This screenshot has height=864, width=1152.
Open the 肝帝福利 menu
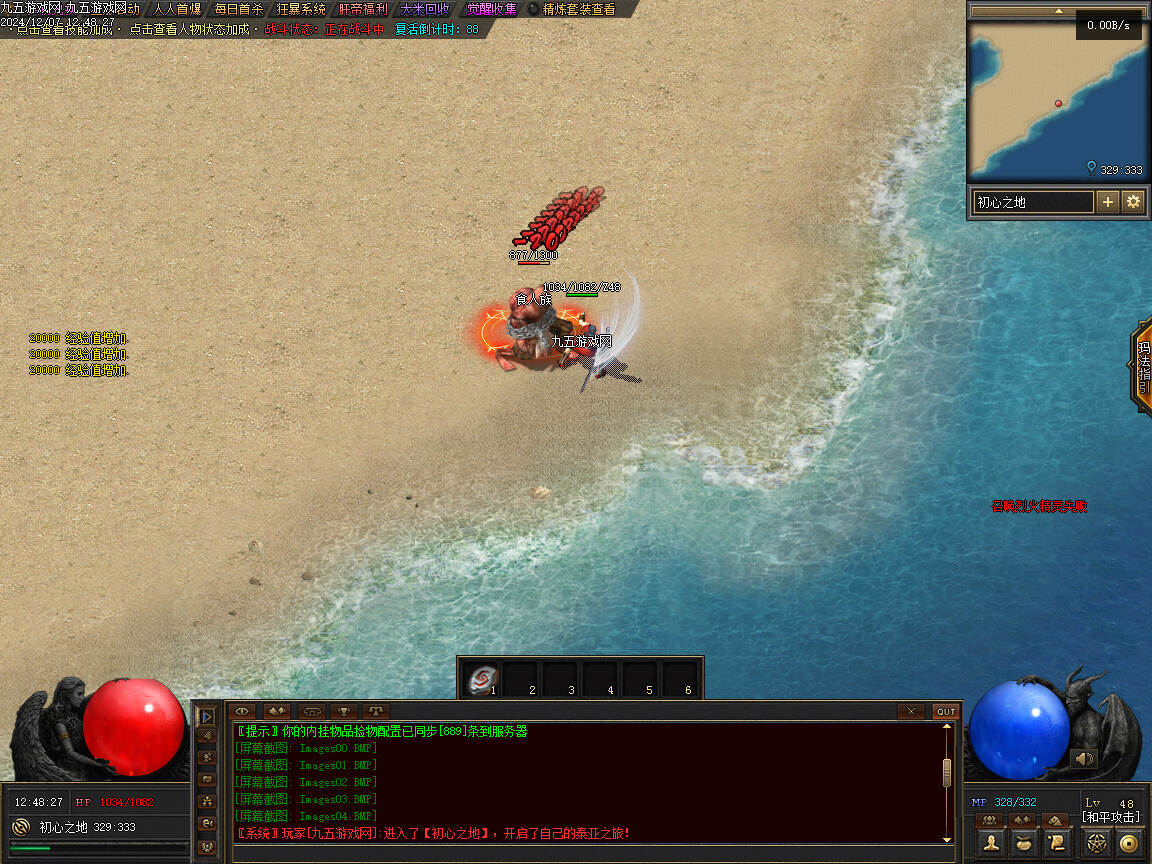[x=363, y=9]
